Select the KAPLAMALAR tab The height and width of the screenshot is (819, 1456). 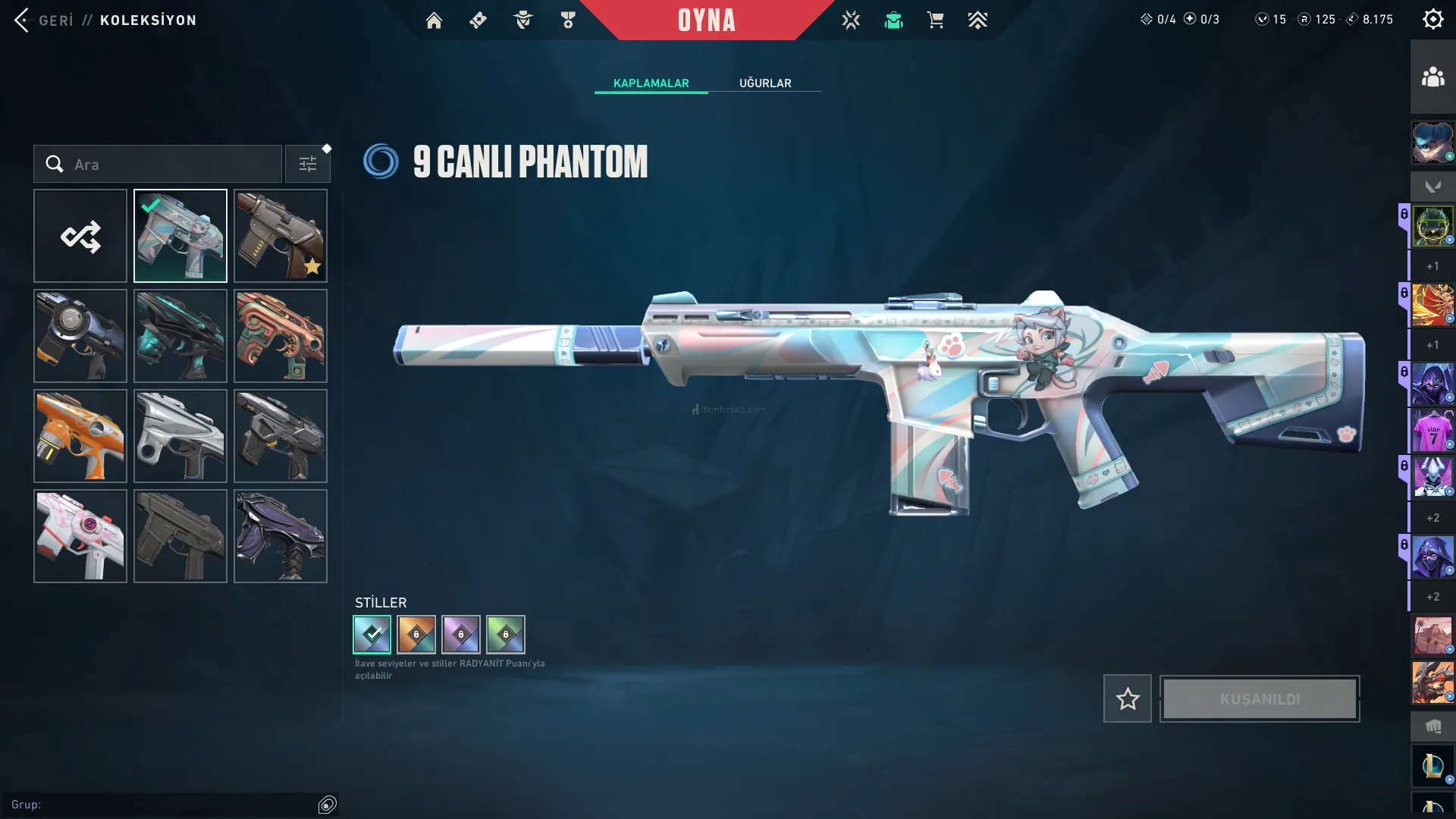pyautogui.click(x=651, y=83)
